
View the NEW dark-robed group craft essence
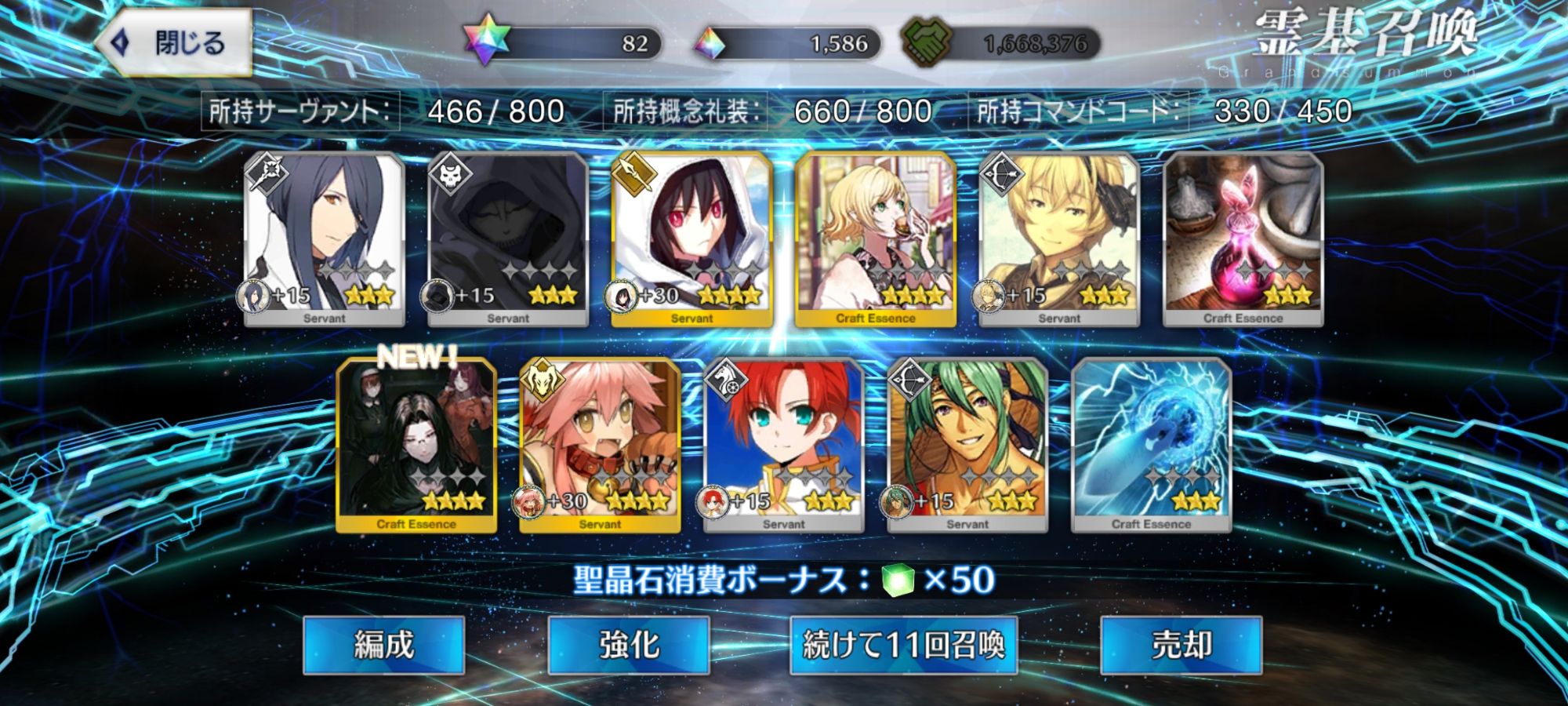[x=416, y=446]
